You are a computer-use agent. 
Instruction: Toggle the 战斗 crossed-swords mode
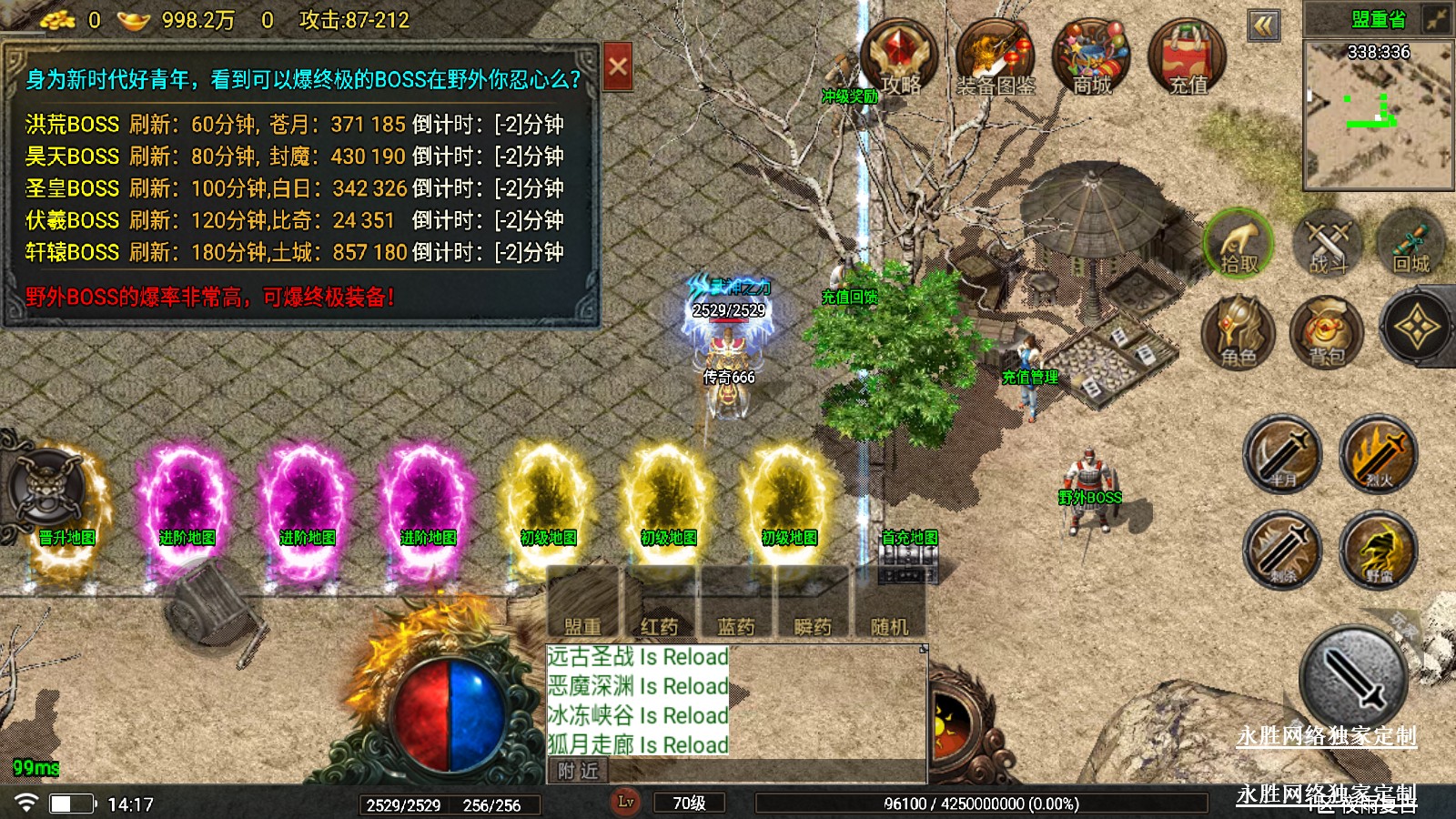click(x=1327, y=244)
